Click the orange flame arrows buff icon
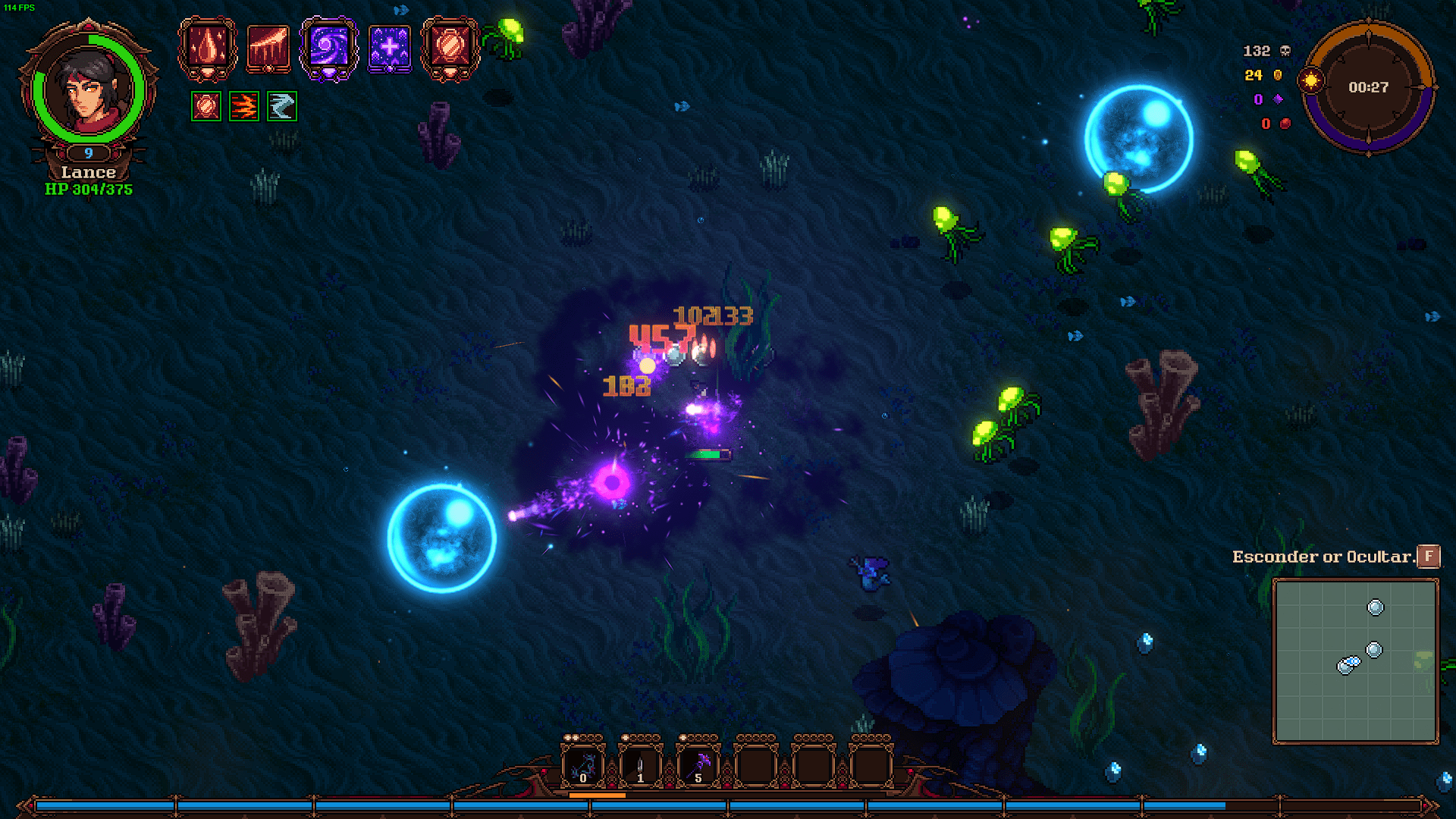1456x819 pixels. pos(243,106)
